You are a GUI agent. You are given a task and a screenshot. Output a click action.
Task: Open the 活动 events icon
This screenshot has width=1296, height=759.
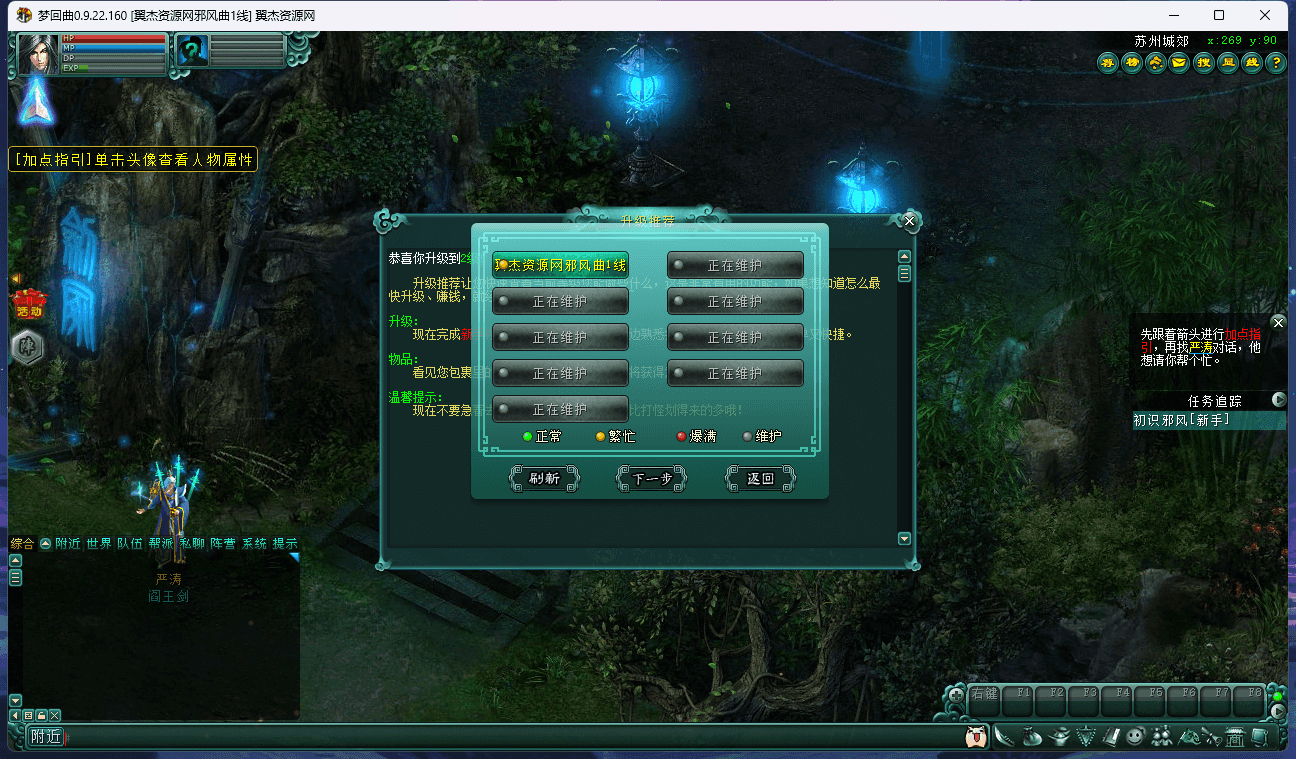[27, 301]
